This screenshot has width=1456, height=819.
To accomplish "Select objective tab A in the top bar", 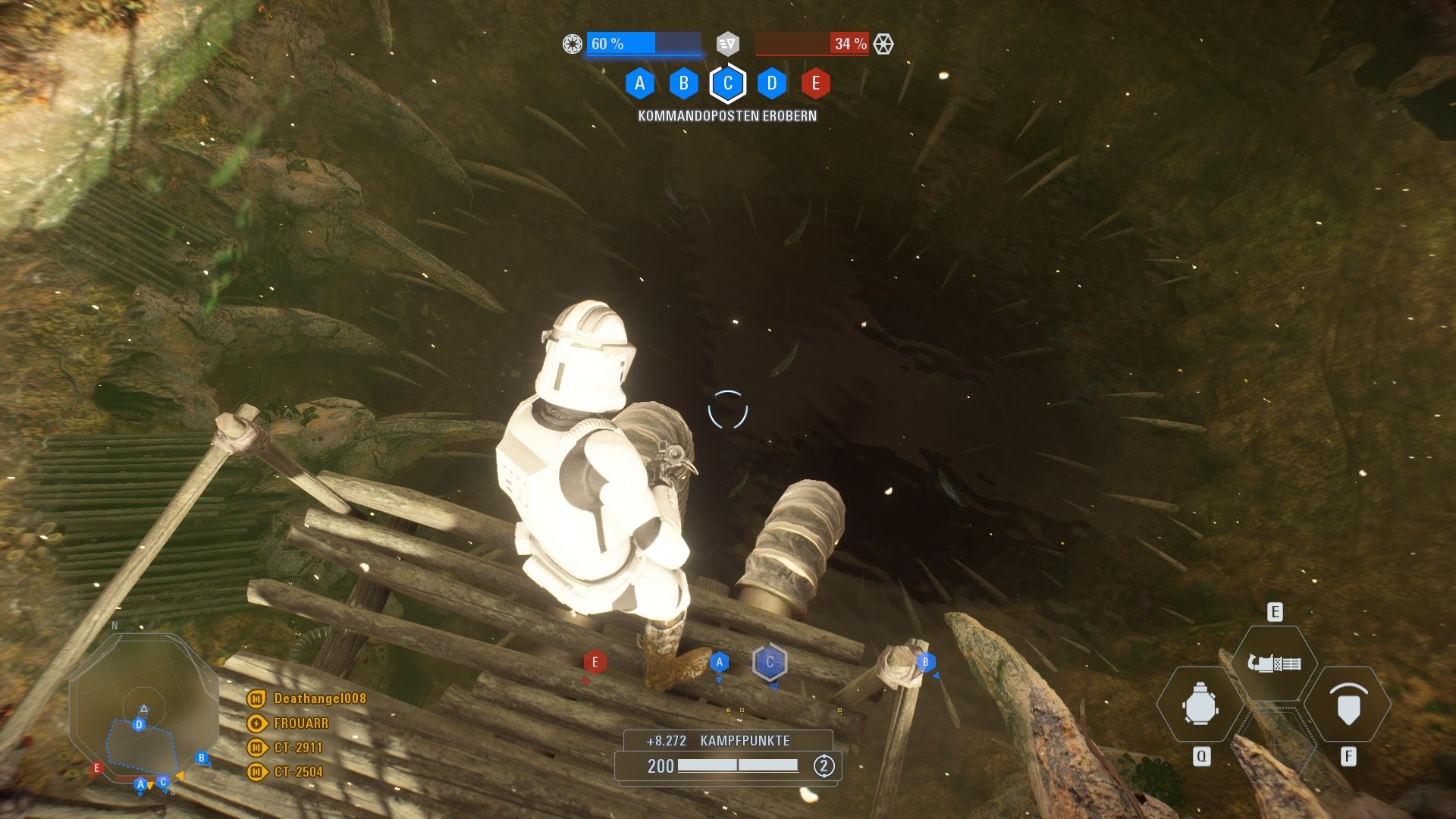I will pos(641,83).
